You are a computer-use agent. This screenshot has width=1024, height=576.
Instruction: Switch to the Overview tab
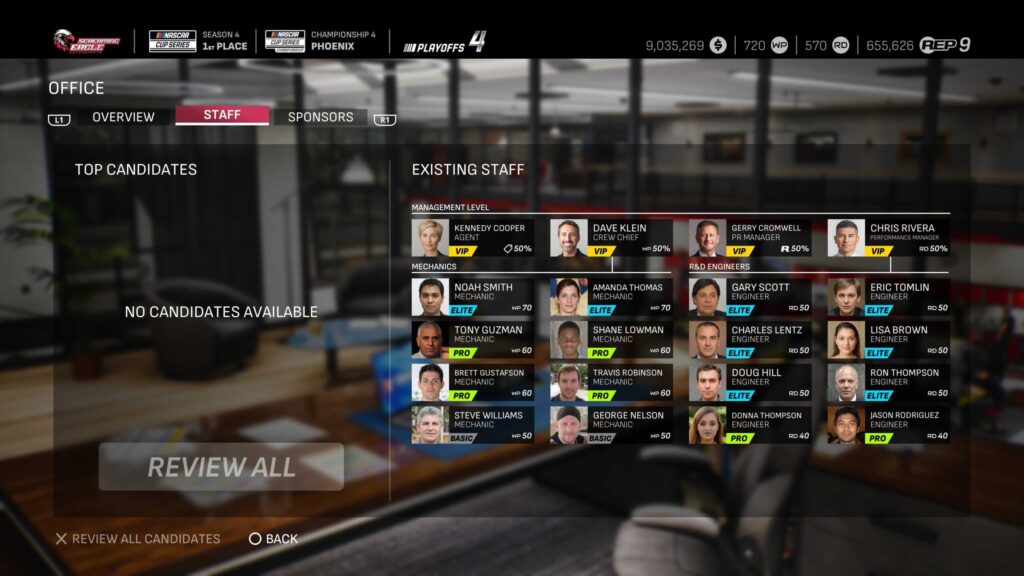pos(123,117)
